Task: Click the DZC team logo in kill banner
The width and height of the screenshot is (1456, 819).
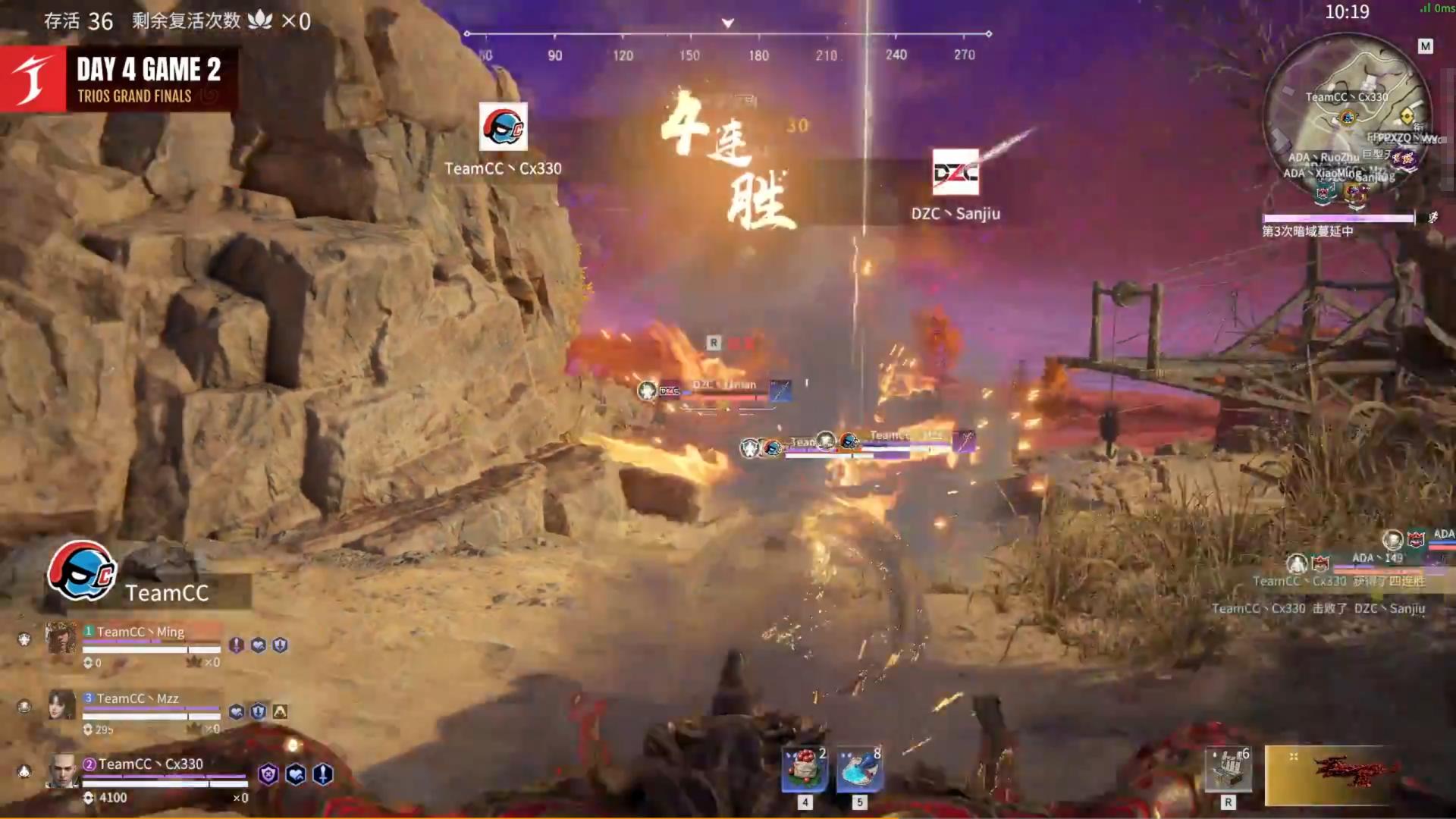Action: point(955,172)
